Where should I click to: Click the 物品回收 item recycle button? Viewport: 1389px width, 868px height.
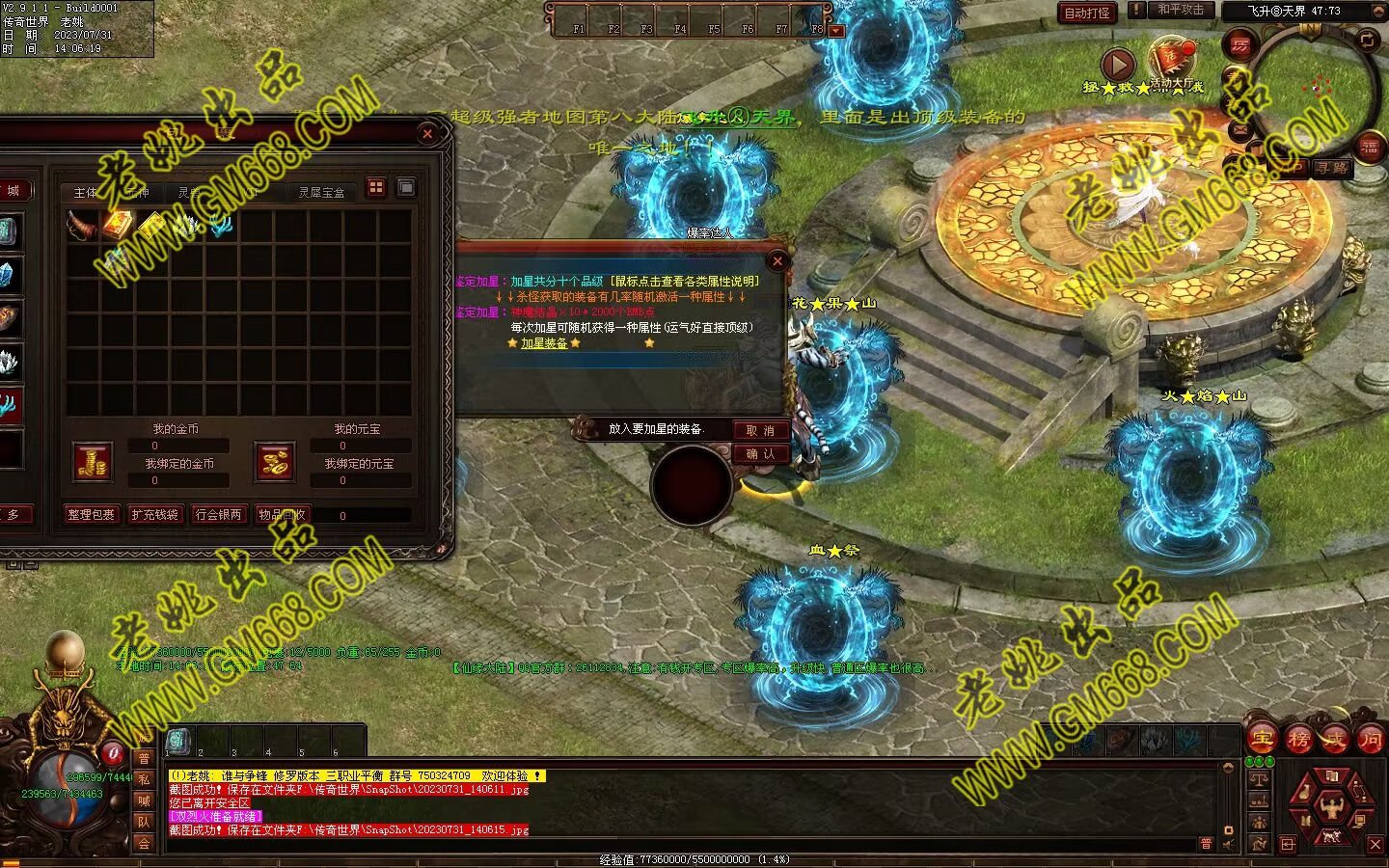(x=282, y=515)
